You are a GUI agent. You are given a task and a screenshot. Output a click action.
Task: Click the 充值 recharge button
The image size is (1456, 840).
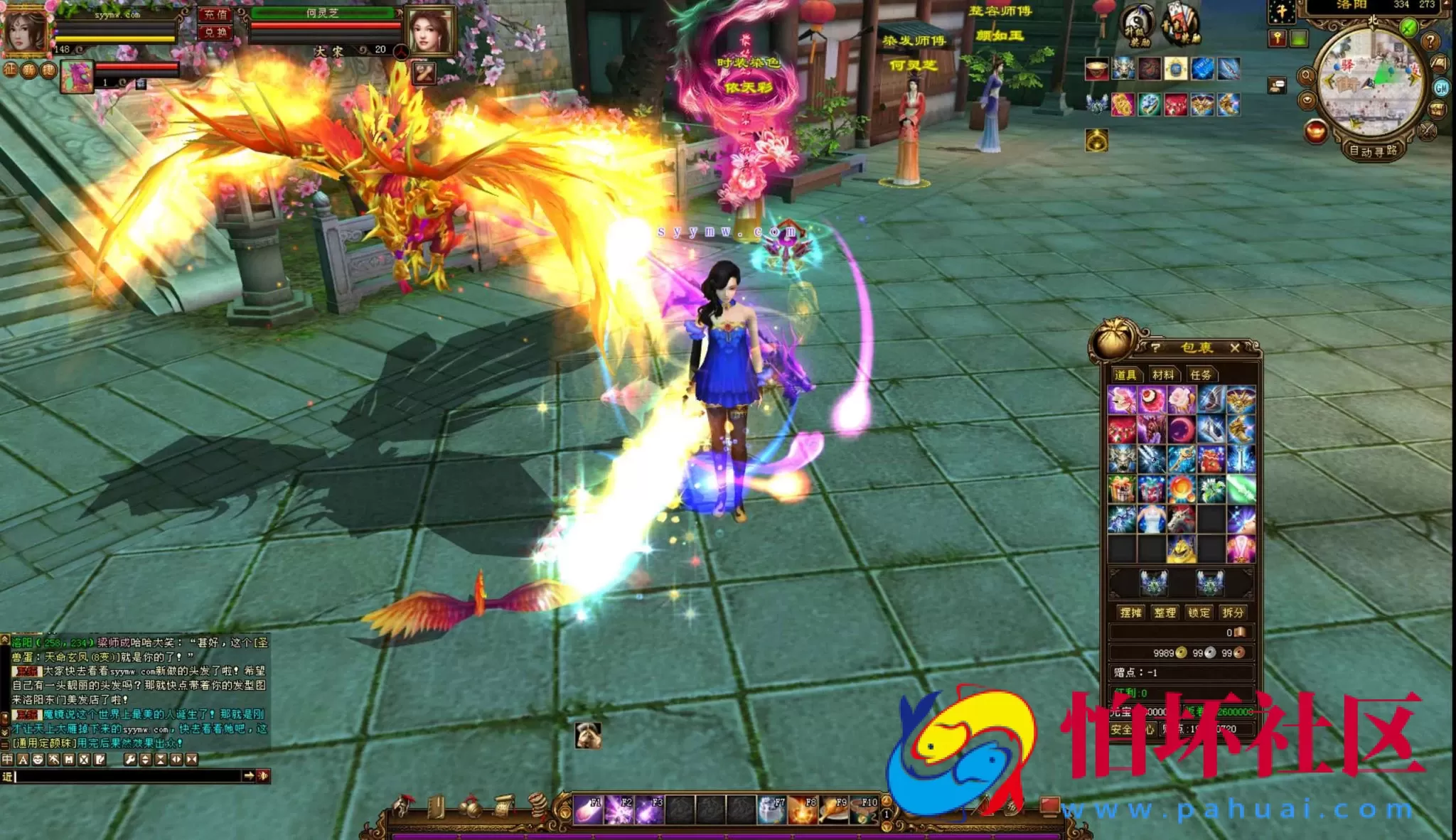click(215, 14)
